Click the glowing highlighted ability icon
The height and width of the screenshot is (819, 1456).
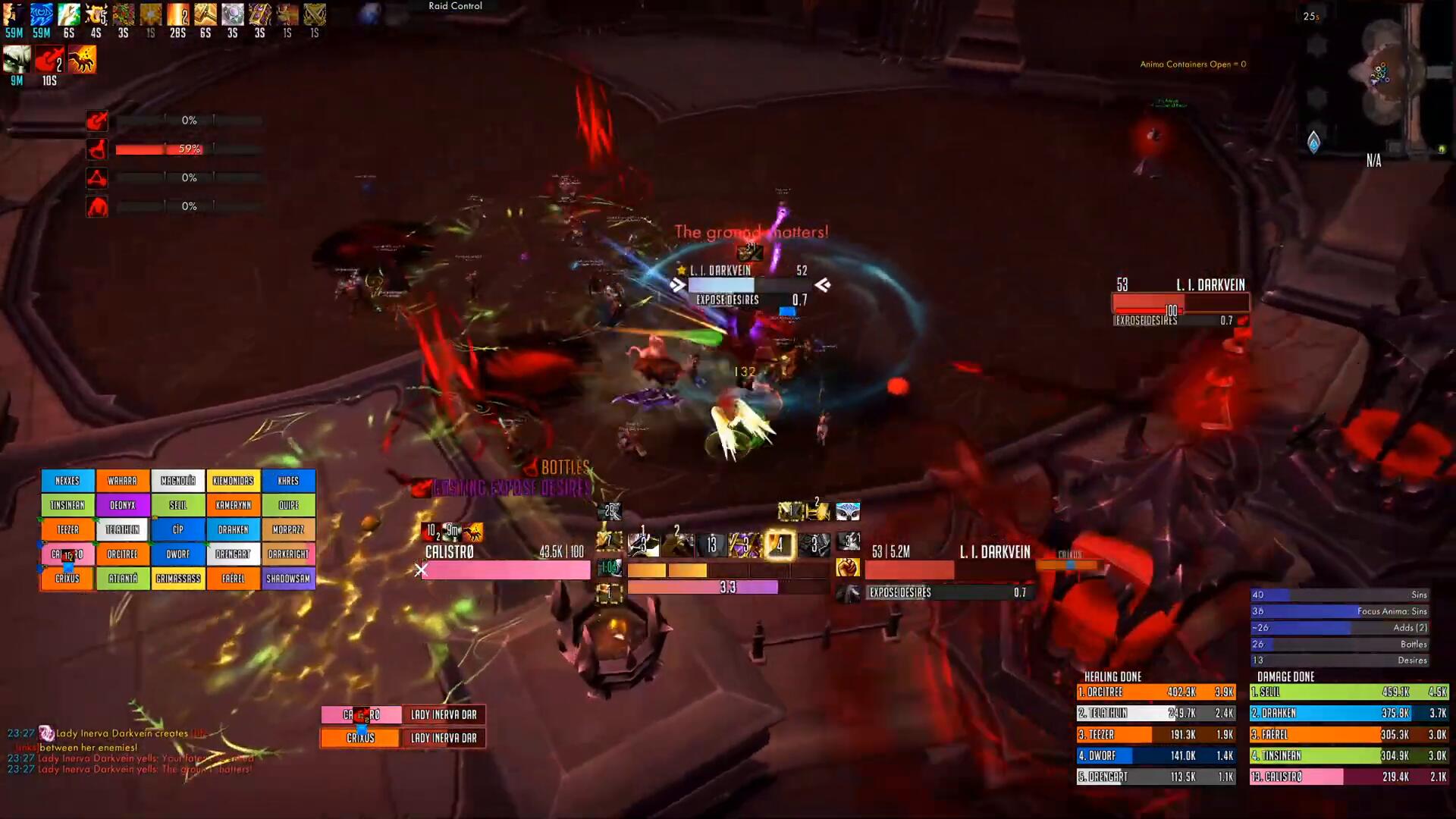click(x=780, y=544)
